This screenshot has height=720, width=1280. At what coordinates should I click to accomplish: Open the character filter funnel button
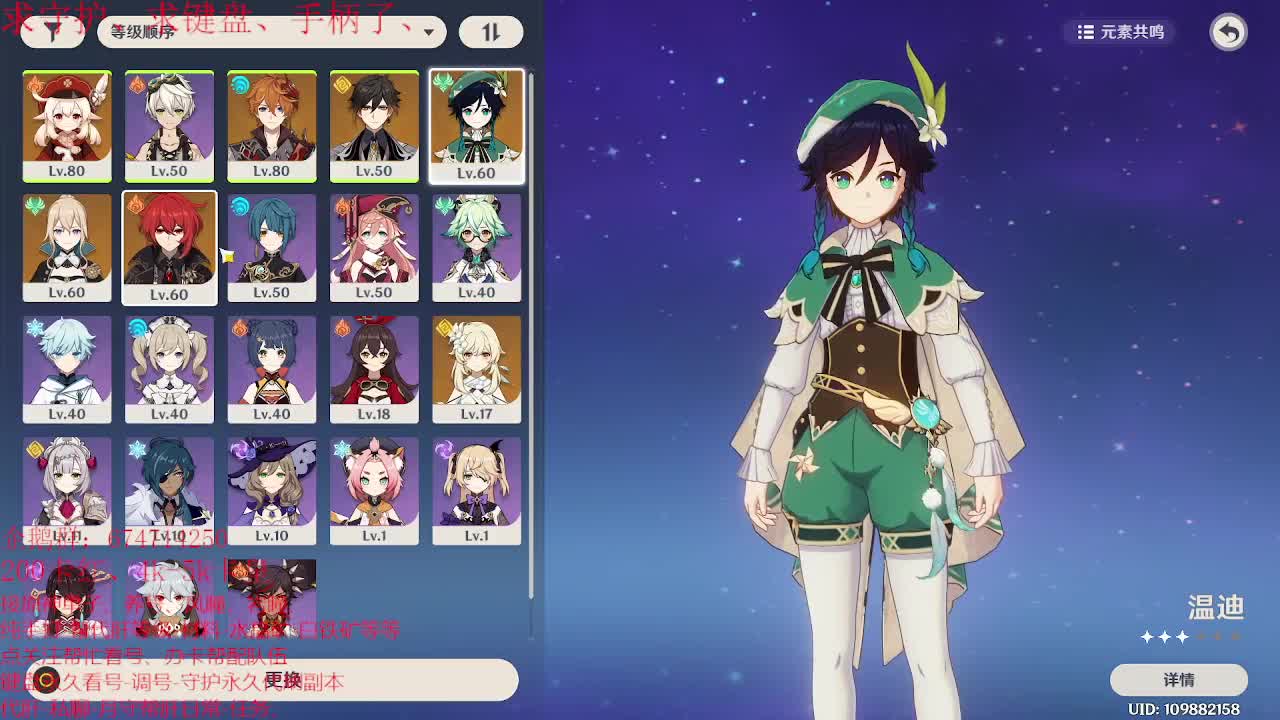[52, 32]
